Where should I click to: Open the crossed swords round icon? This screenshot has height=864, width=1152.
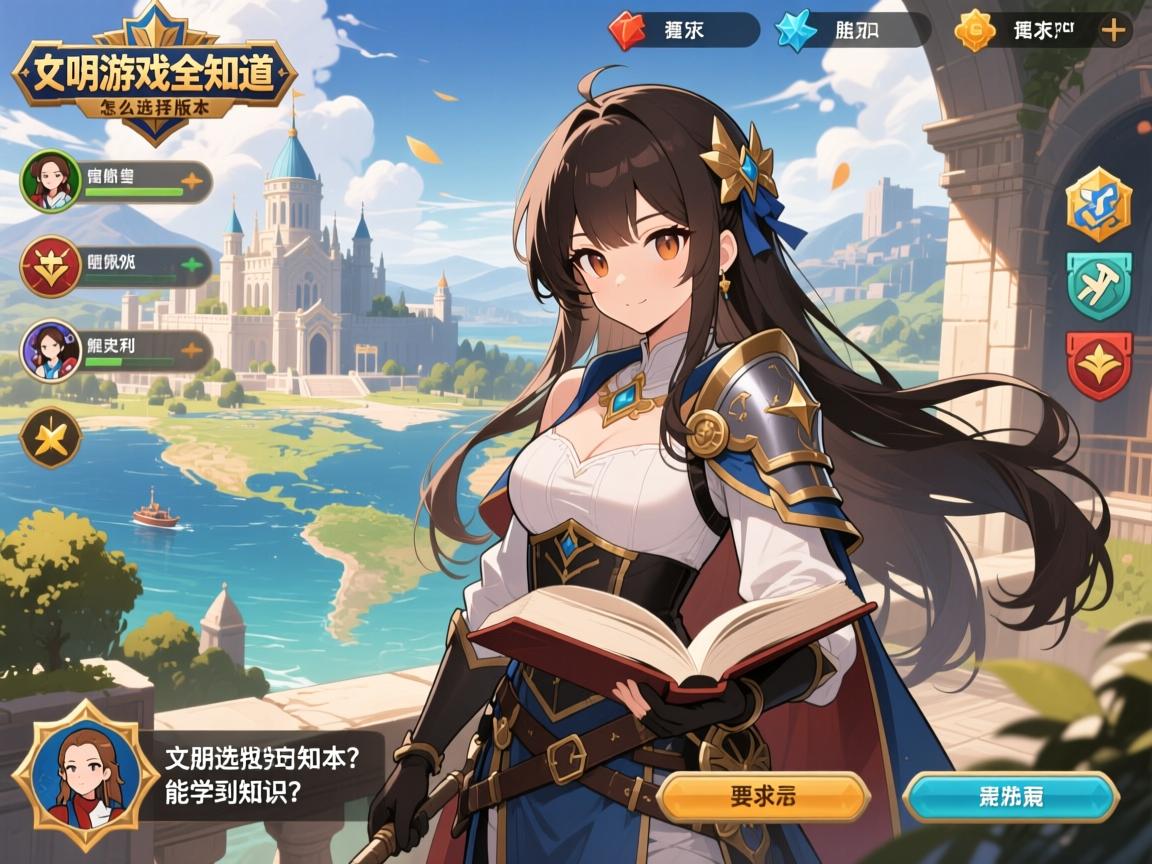[51, 438]
